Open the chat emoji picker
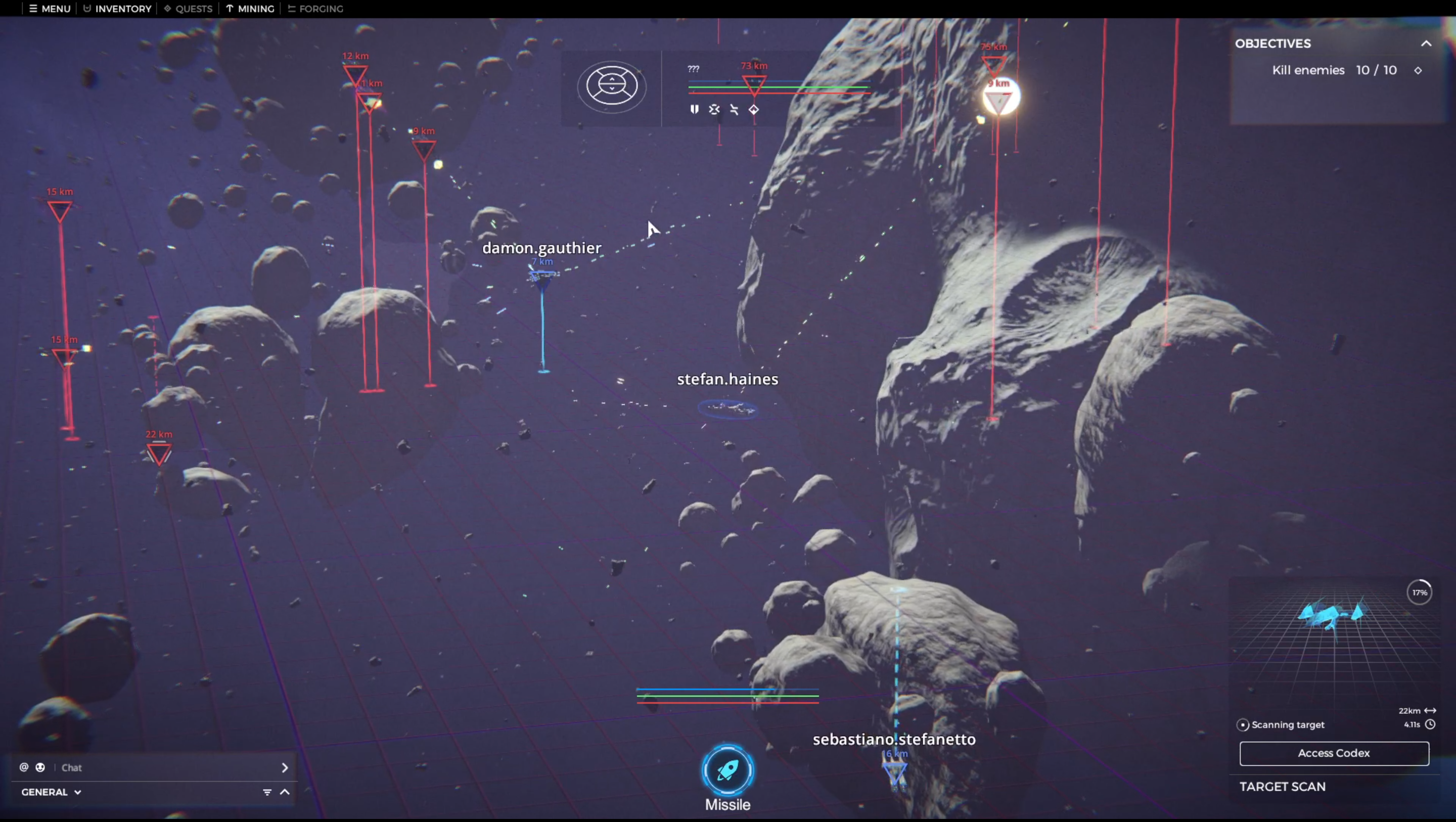The width and height of the screenshot is (1456, 822). point(40,767)
